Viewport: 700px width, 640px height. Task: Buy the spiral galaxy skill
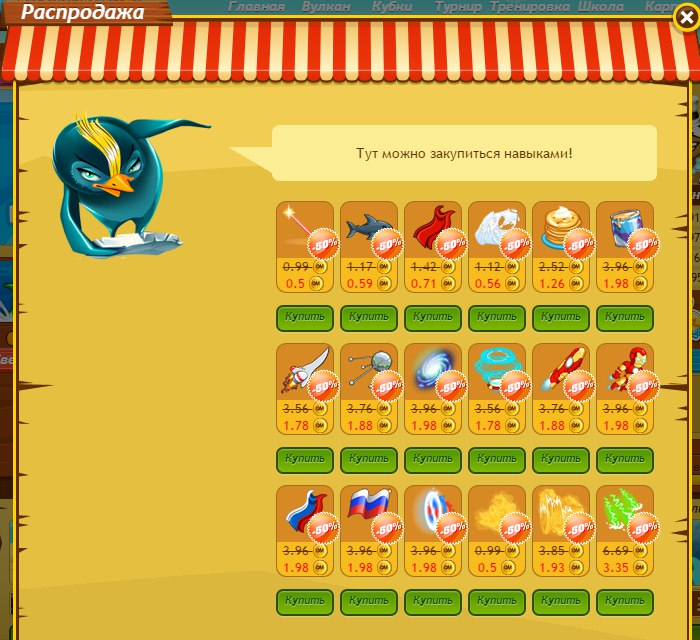click(433, 460)
